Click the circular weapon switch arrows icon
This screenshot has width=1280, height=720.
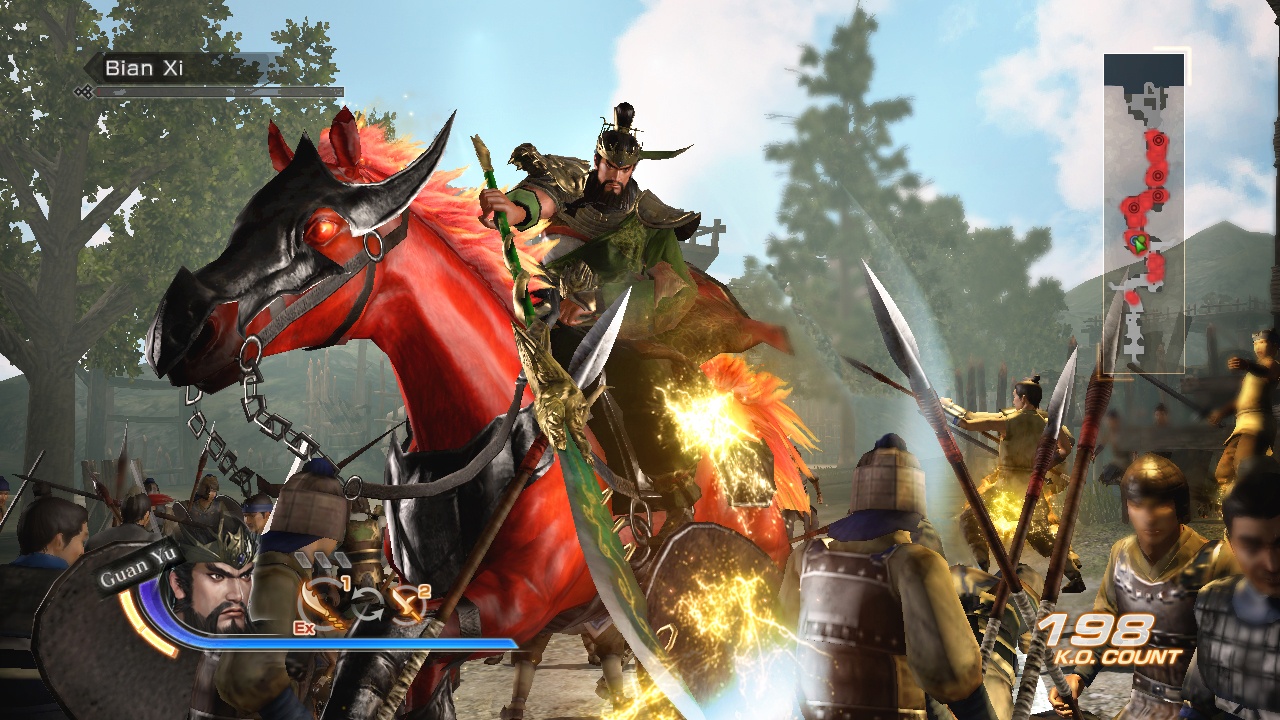click(368, 602)
